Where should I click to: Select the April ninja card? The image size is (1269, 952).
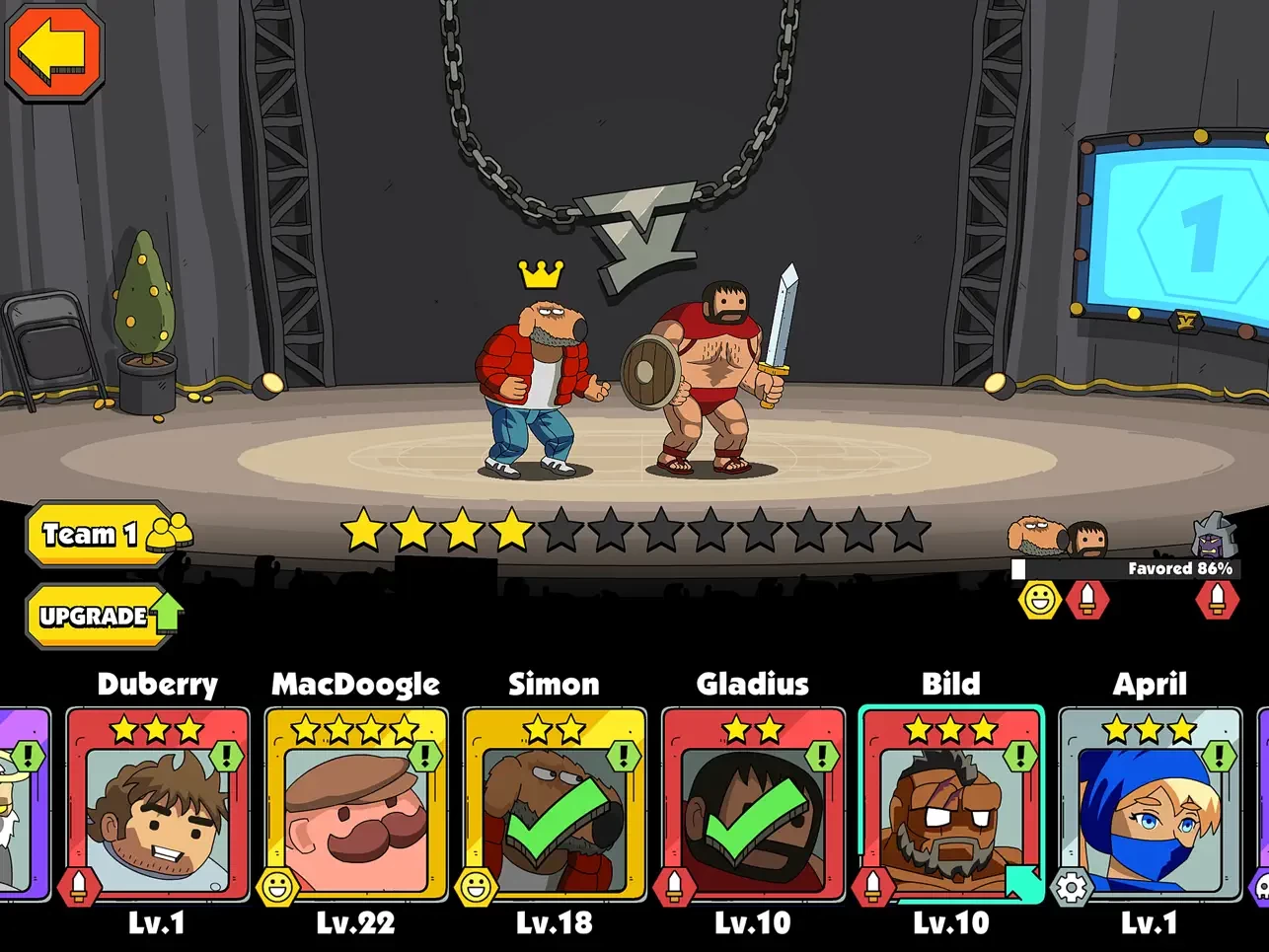[x=1150, y=804]
